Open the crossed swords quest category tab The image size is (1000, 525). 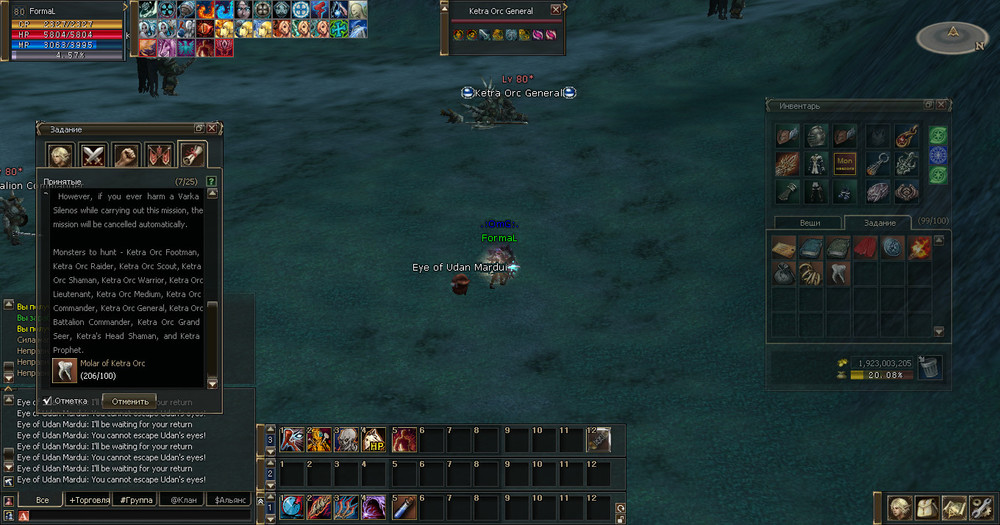point(93,156)
